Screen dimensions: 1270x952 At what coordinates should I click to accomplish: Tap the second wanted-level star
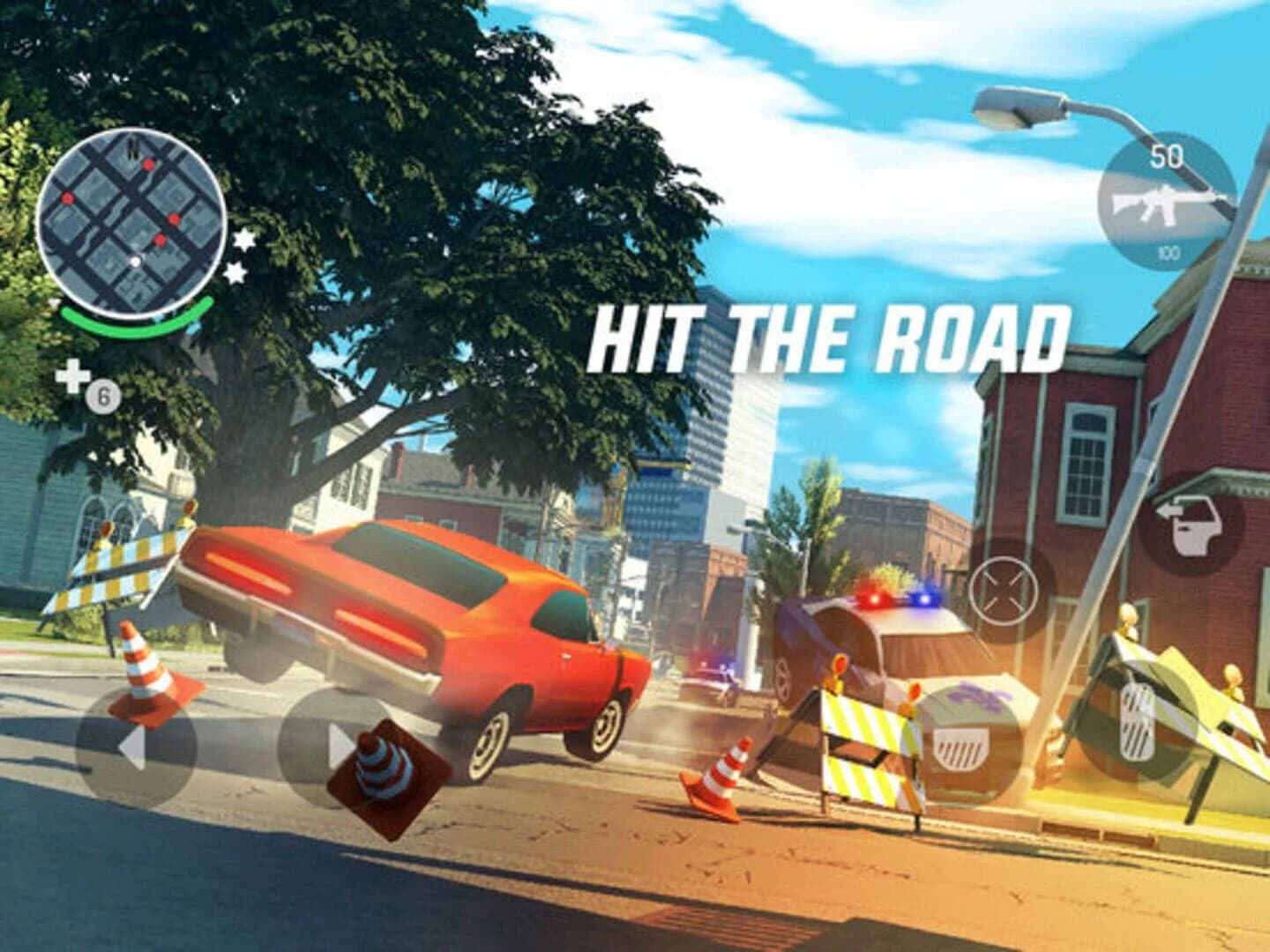(x=233, y=273)
